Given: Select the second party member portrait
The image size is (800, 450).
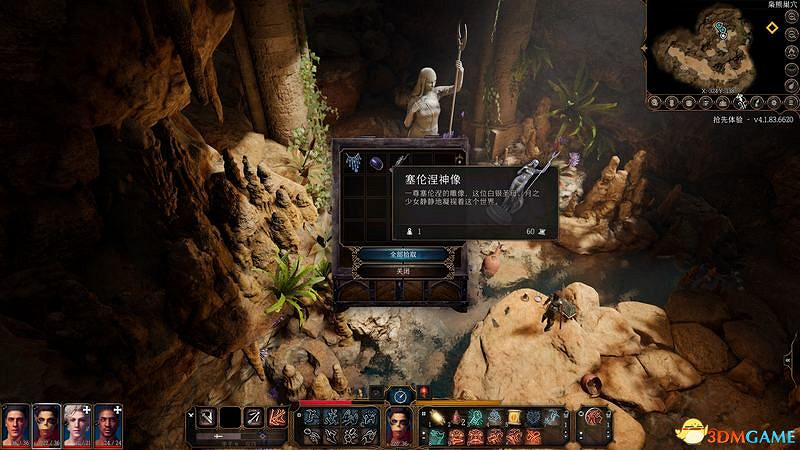Looking at the screenshot, I should pos(47,426).
